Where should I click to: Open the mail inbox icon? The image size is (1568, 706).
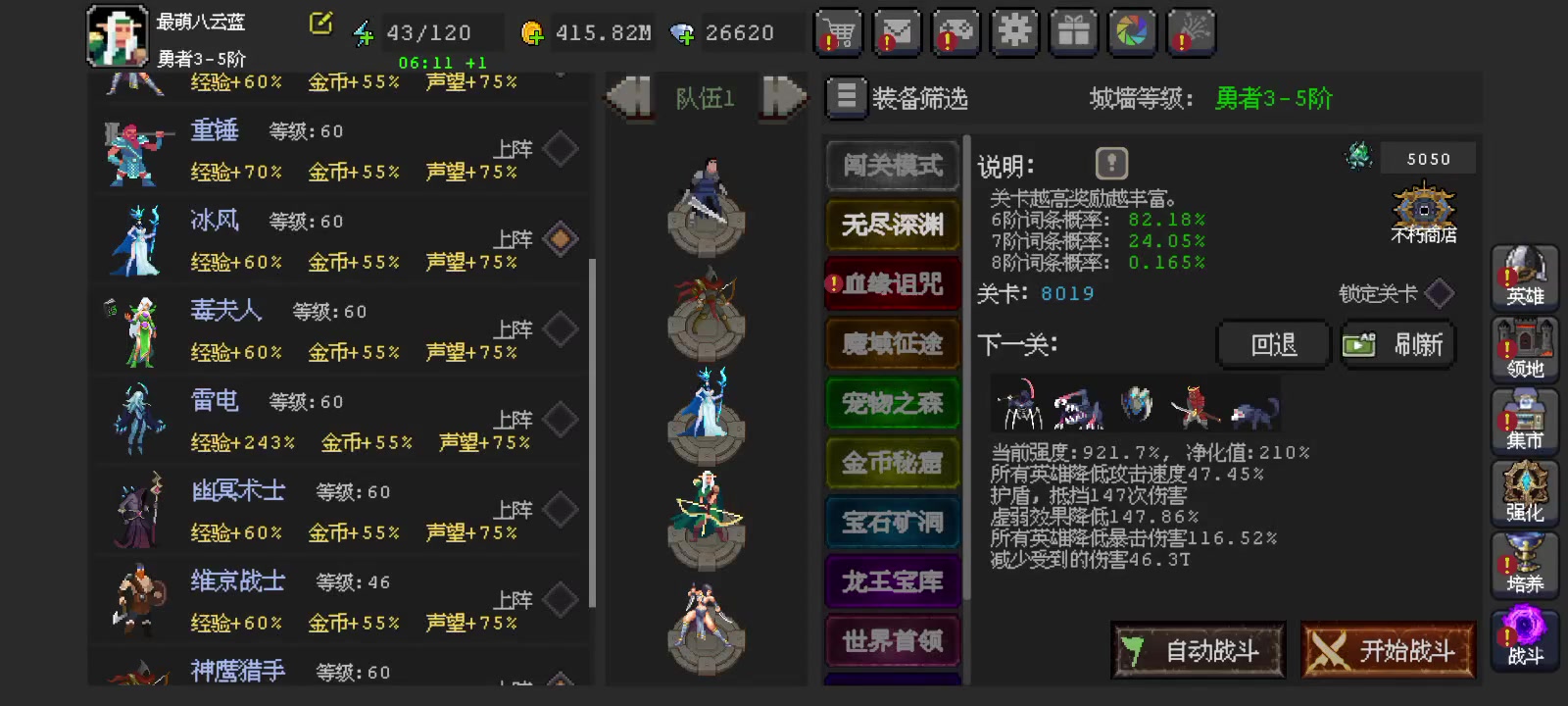pyautogui.click(x=897, y=32)
